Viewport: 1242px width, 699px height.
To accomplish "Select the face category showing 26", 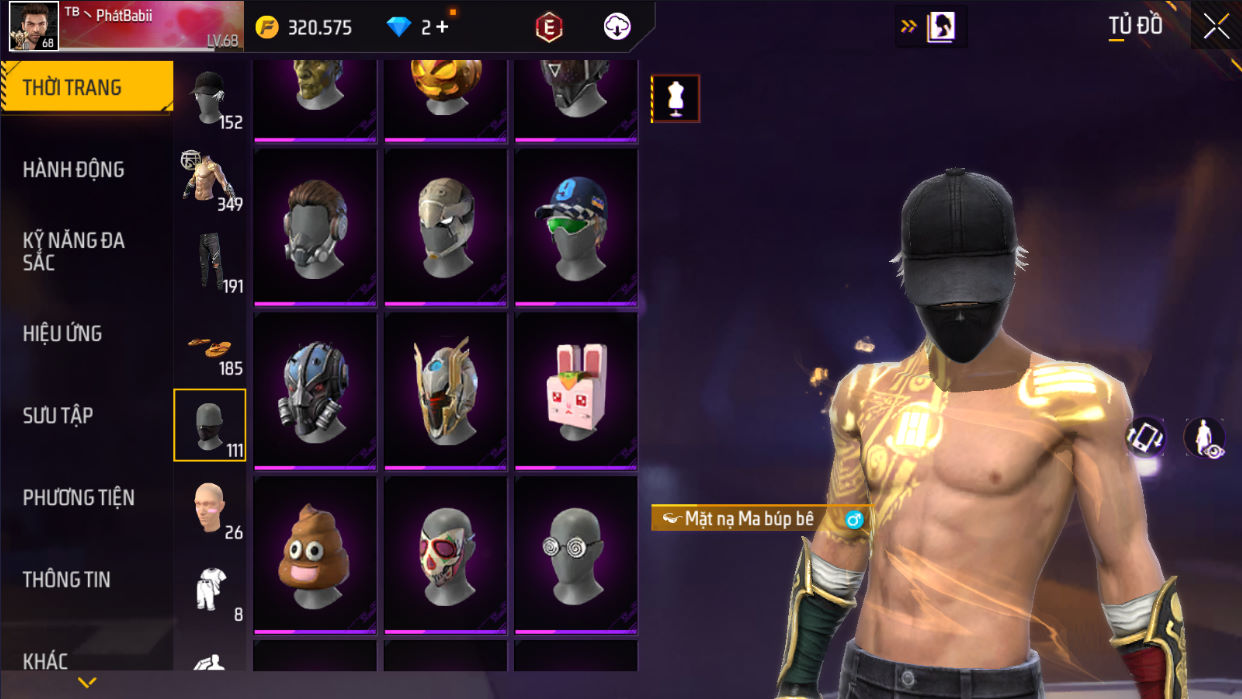I will [210, 508].
